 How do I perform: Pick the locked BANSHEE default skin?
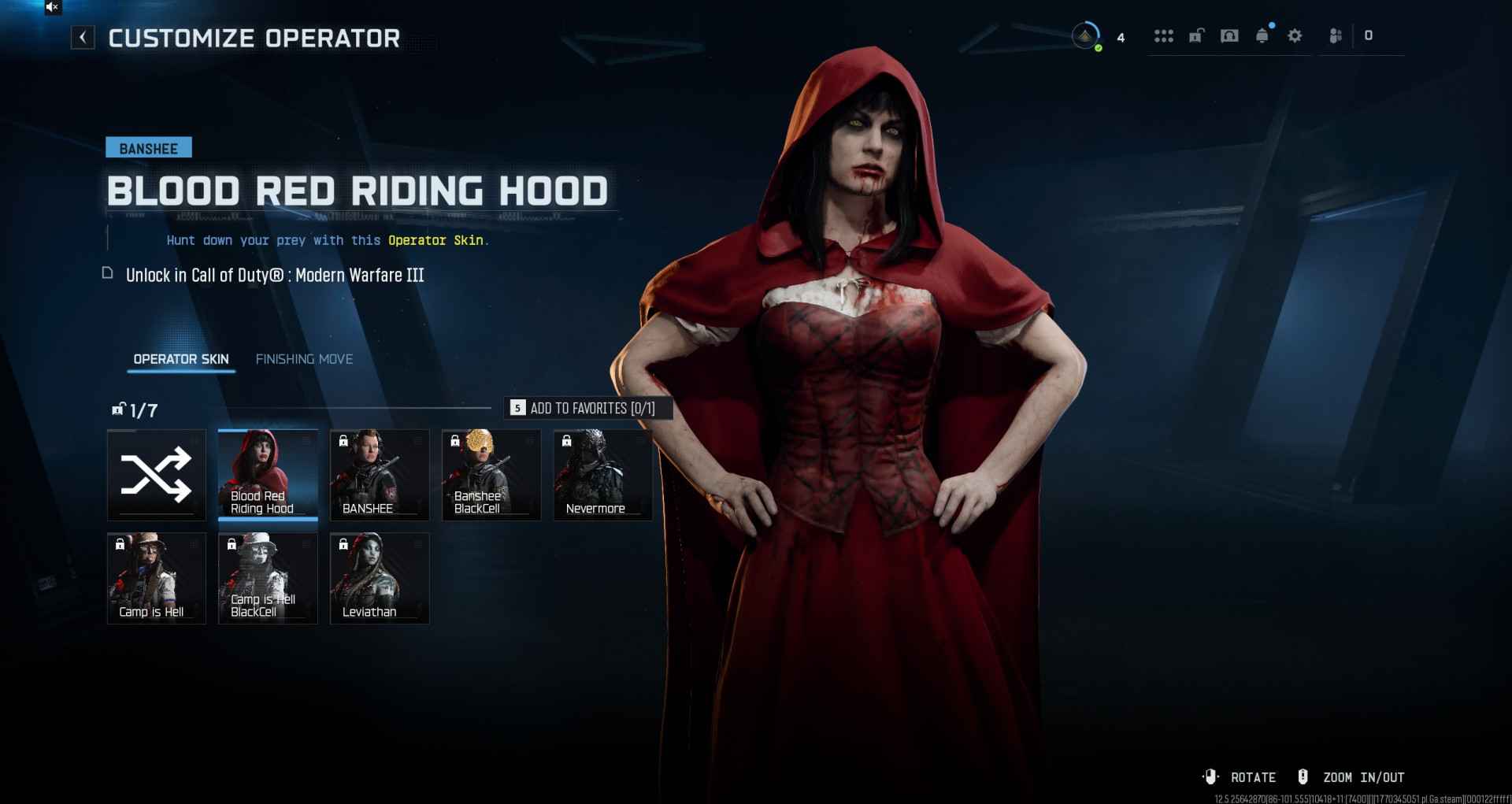tap(380, 475)
